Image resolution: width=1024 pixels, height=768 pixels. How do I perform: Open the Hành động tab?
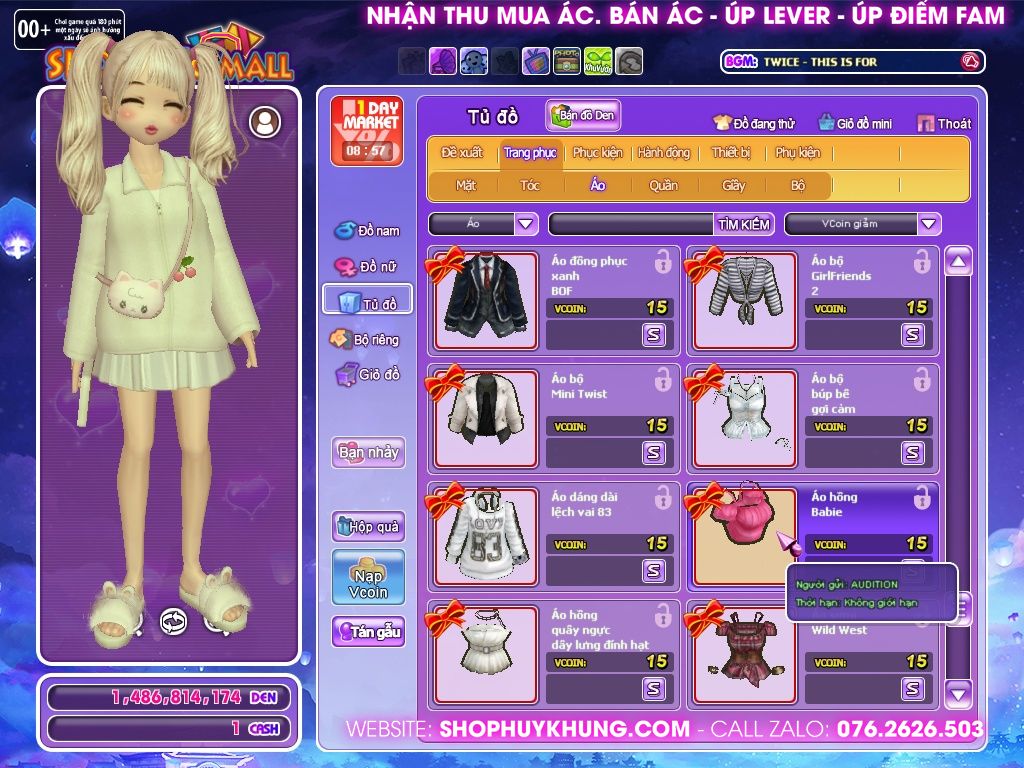(663, 153)
